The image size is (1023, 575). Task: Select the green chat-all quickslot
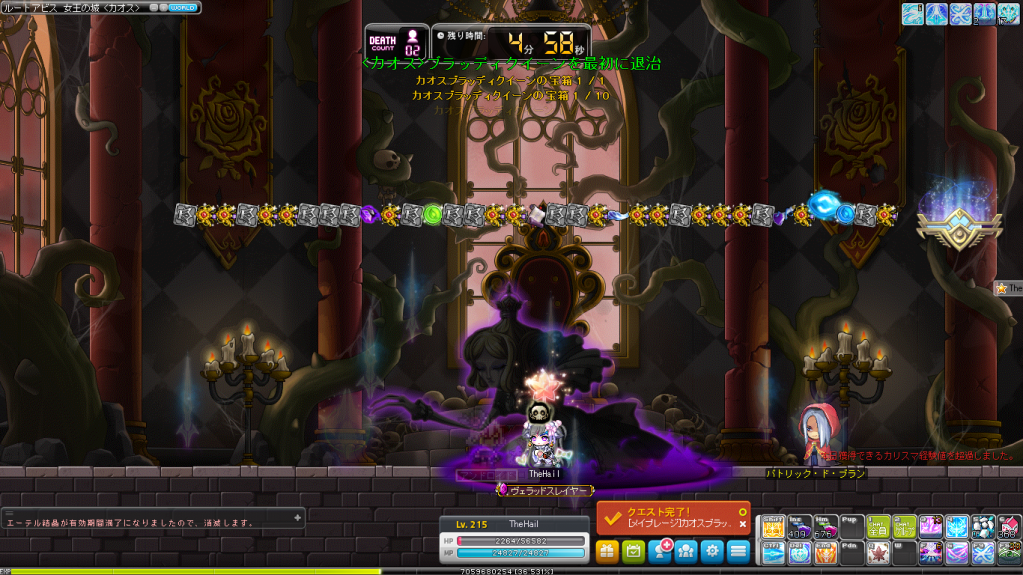coord(877,527)
